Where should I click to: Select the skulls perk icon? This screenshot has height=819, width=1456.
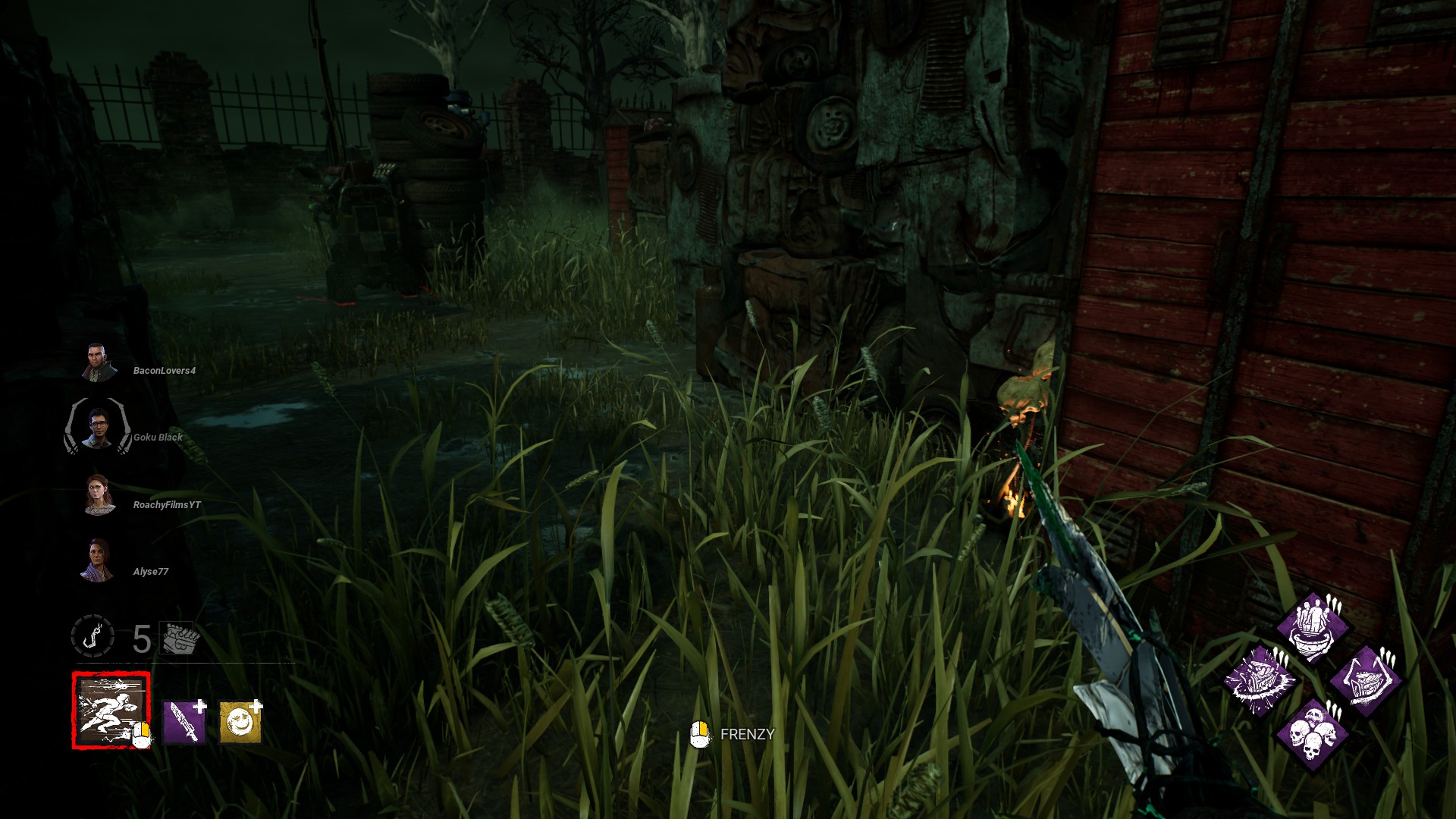click(x=1313, y=735)
